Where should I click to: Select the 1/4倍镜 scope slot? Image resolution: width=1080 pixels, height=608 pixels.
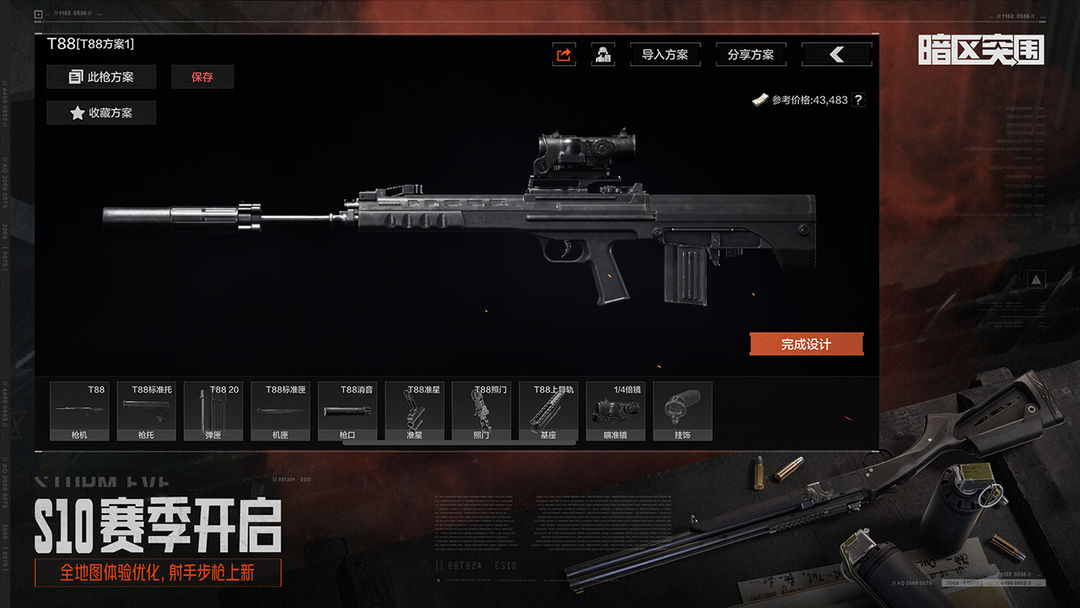point(615,411)
